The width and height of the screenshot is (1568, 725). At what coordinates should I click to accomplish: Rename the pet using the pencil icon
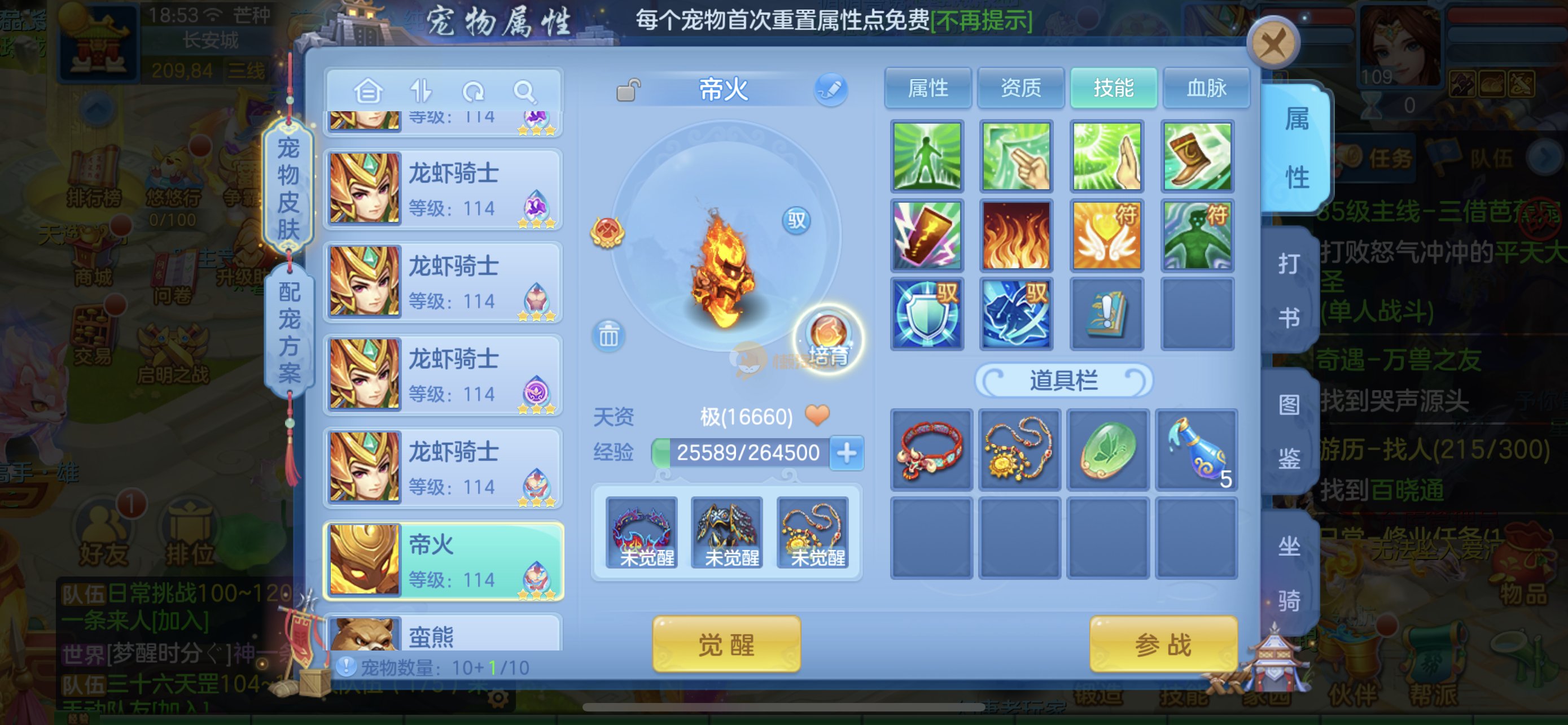point(830,90)
